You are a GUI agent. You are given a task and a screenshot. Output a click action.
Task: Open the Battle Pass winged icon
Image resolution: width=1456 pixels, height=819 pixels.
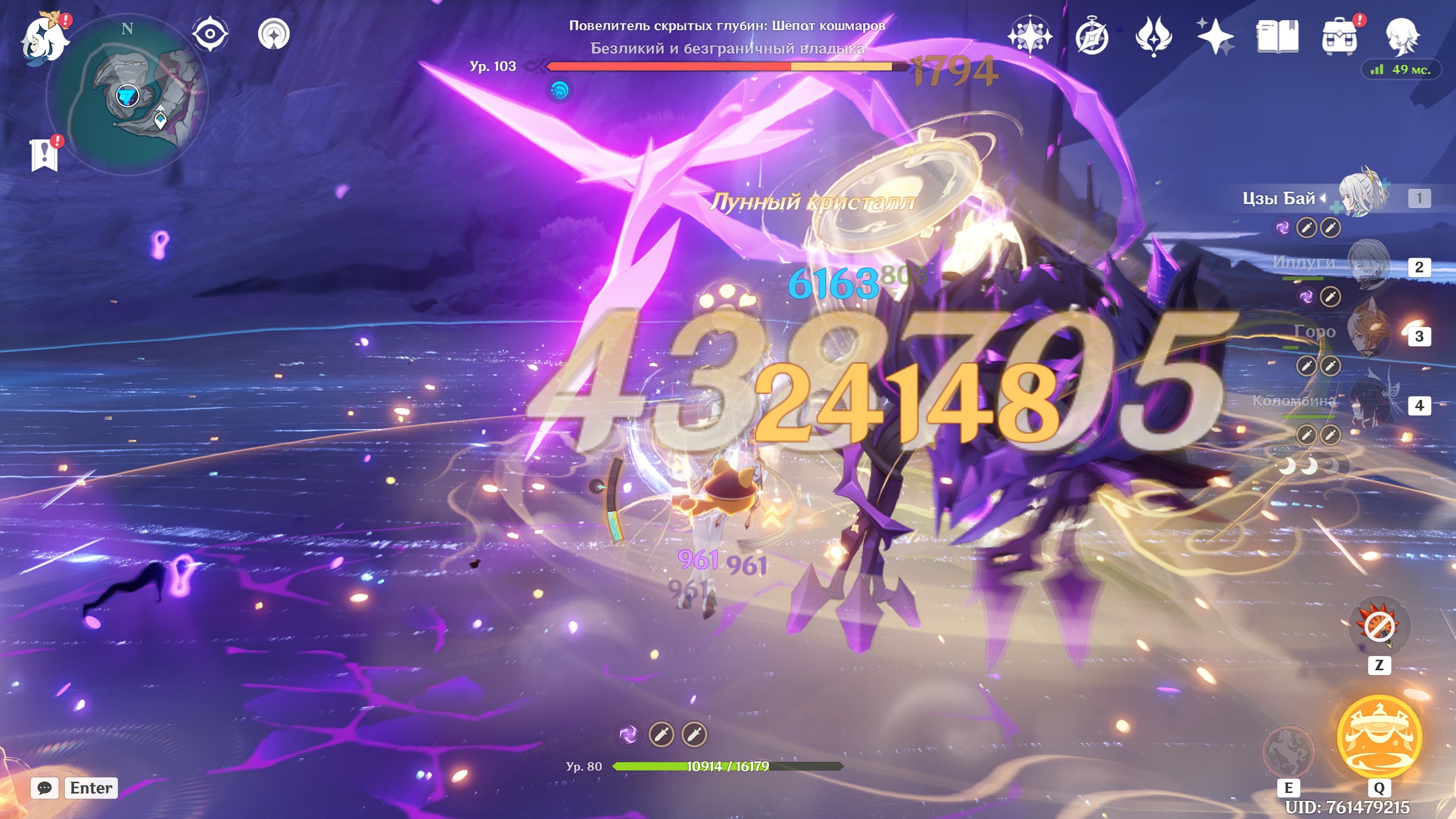[1153, 36]
